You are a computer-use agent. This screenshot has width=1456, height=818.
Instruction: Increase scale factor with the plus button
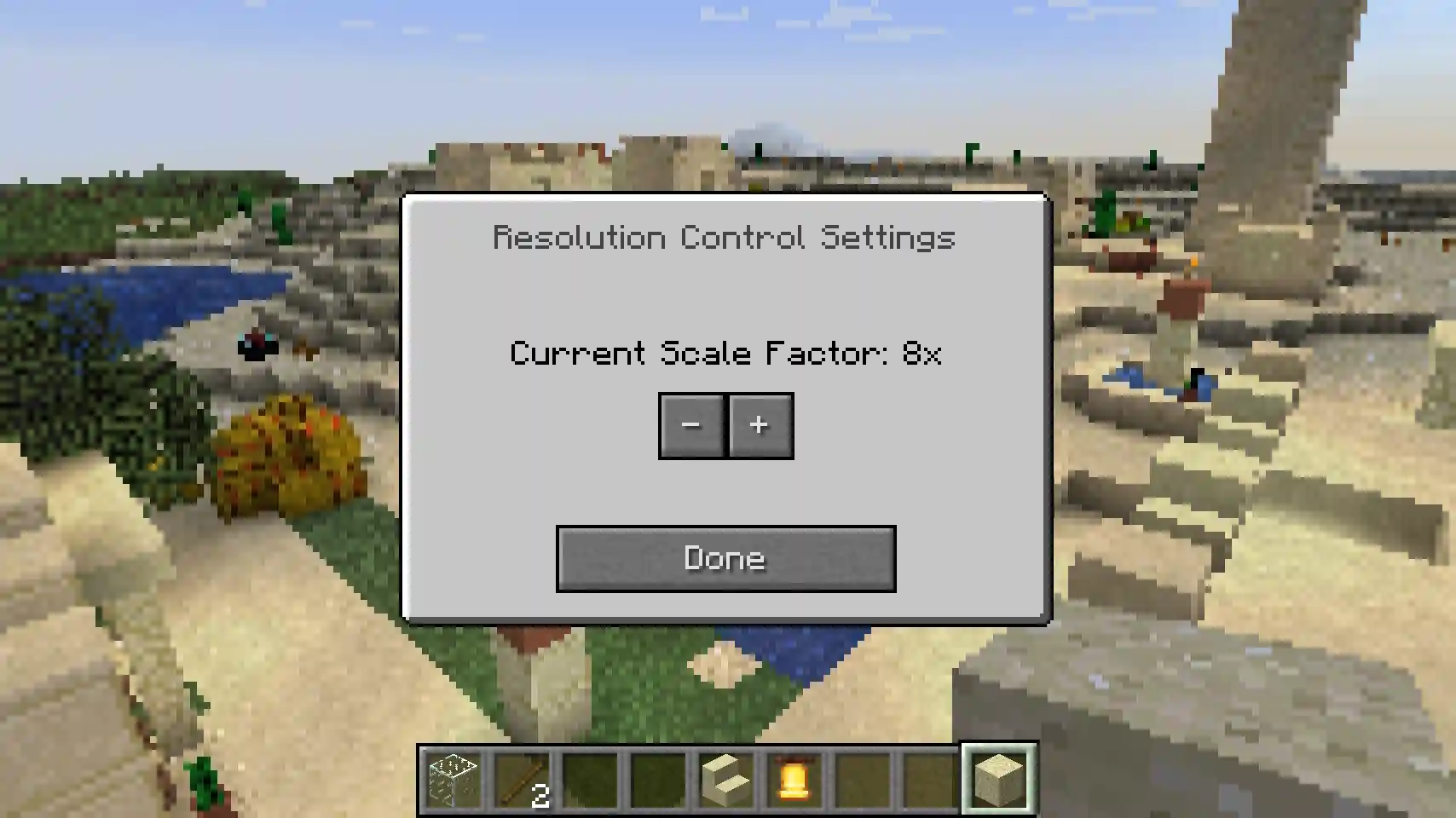[x=760, y=425]
